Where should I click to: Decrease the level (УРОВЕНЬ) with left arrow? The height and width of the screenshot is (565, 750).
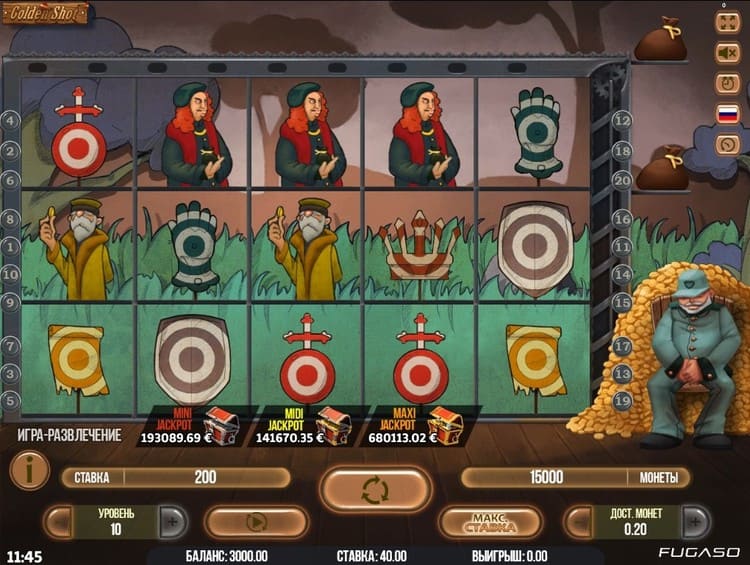pos(59,521)
